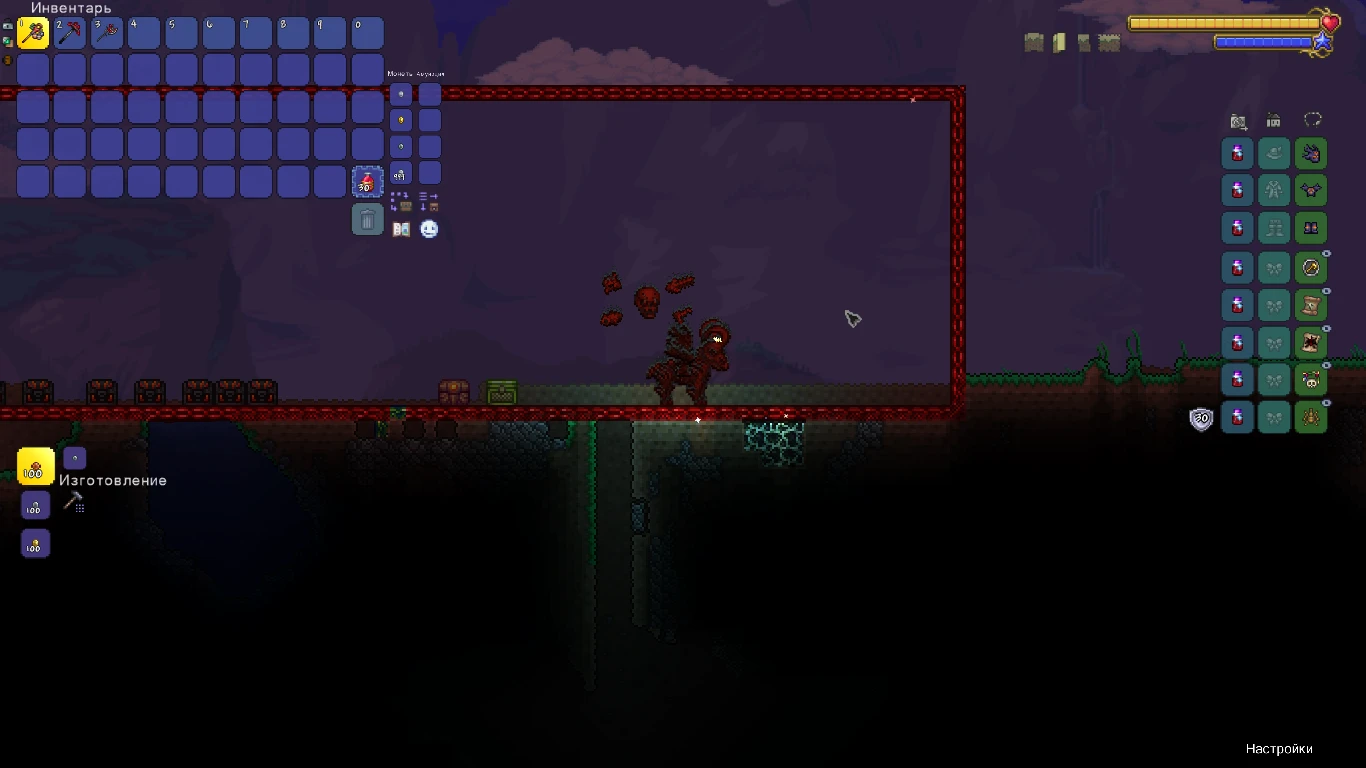Click the trash can slot

point(367,219)
